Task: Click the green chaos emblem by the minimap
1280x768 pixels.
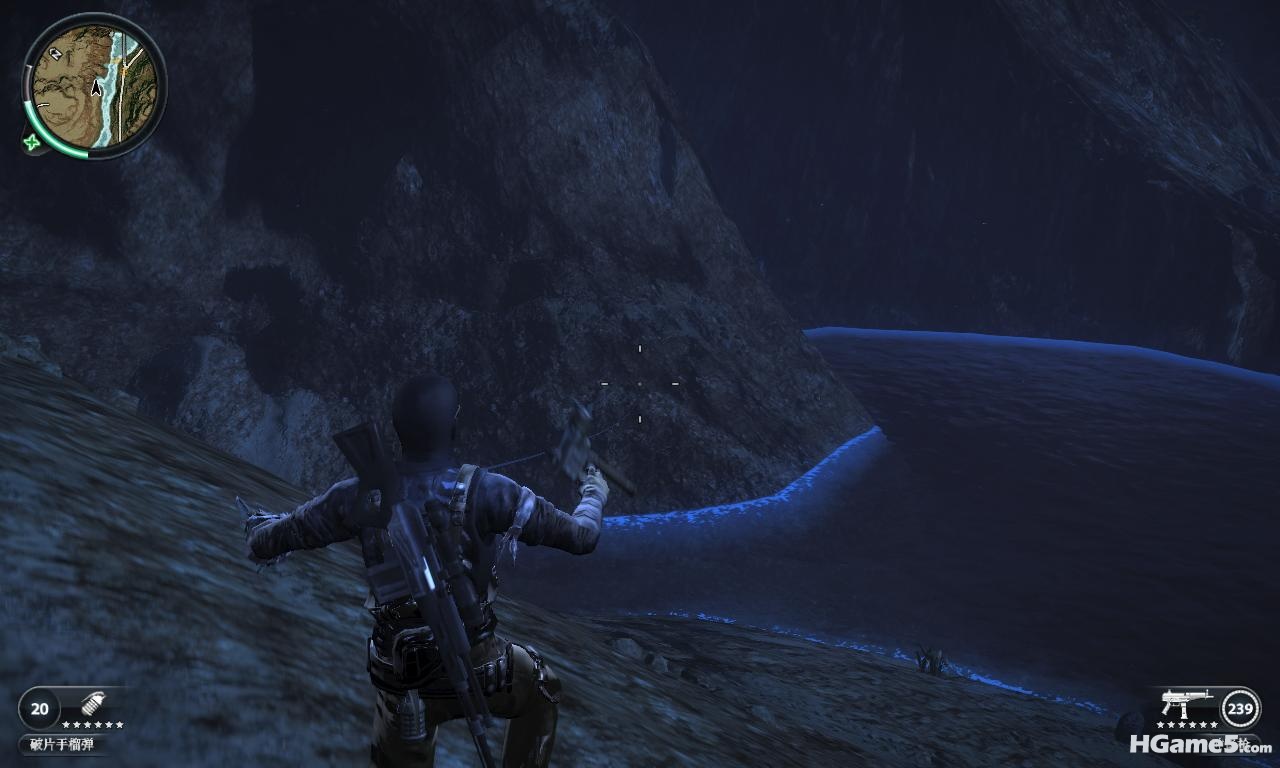Action: [x=34, y=142]
